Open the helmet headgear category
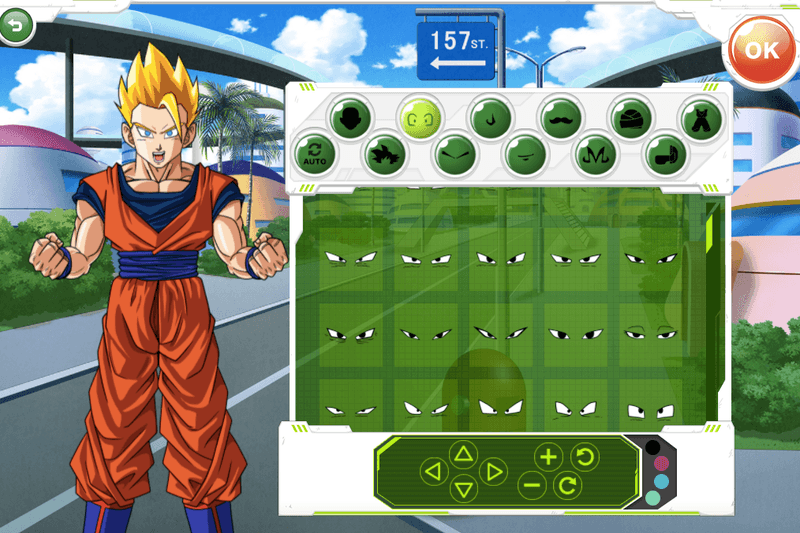The image size is (800, 533). [631, 117]
